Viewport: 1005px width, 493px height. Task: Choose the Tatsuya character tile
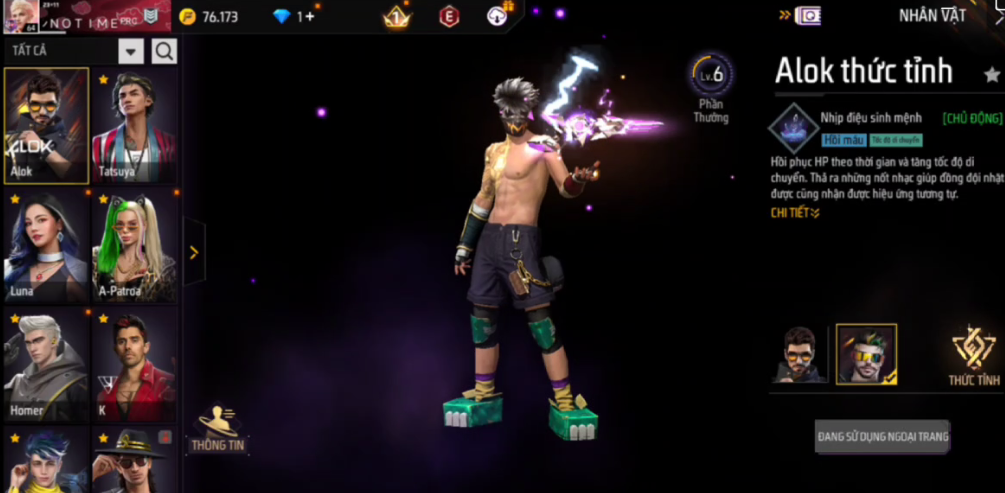(x=134, y=125)
